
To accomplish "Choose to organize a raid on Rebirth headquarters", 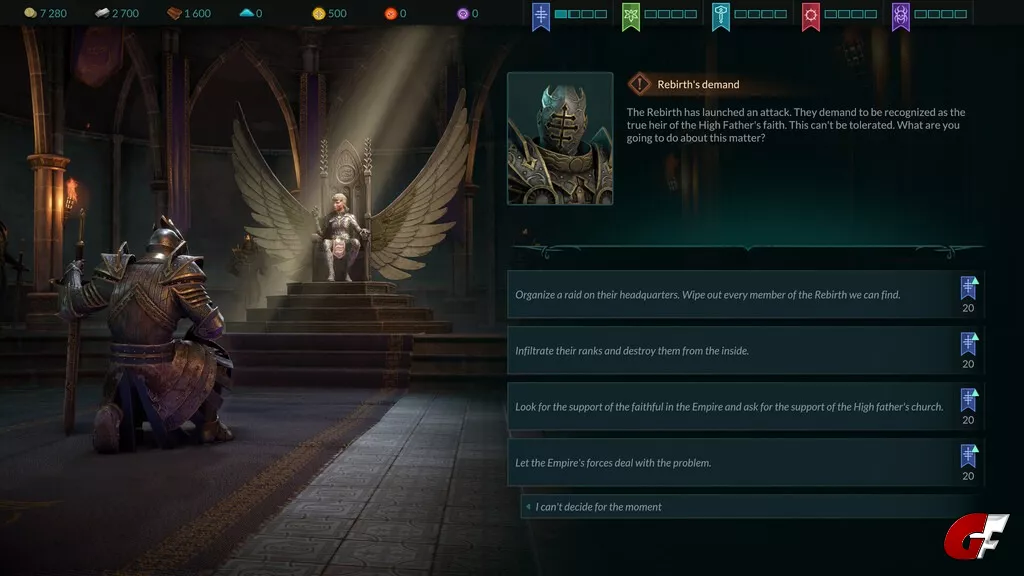I will point(735,295).
